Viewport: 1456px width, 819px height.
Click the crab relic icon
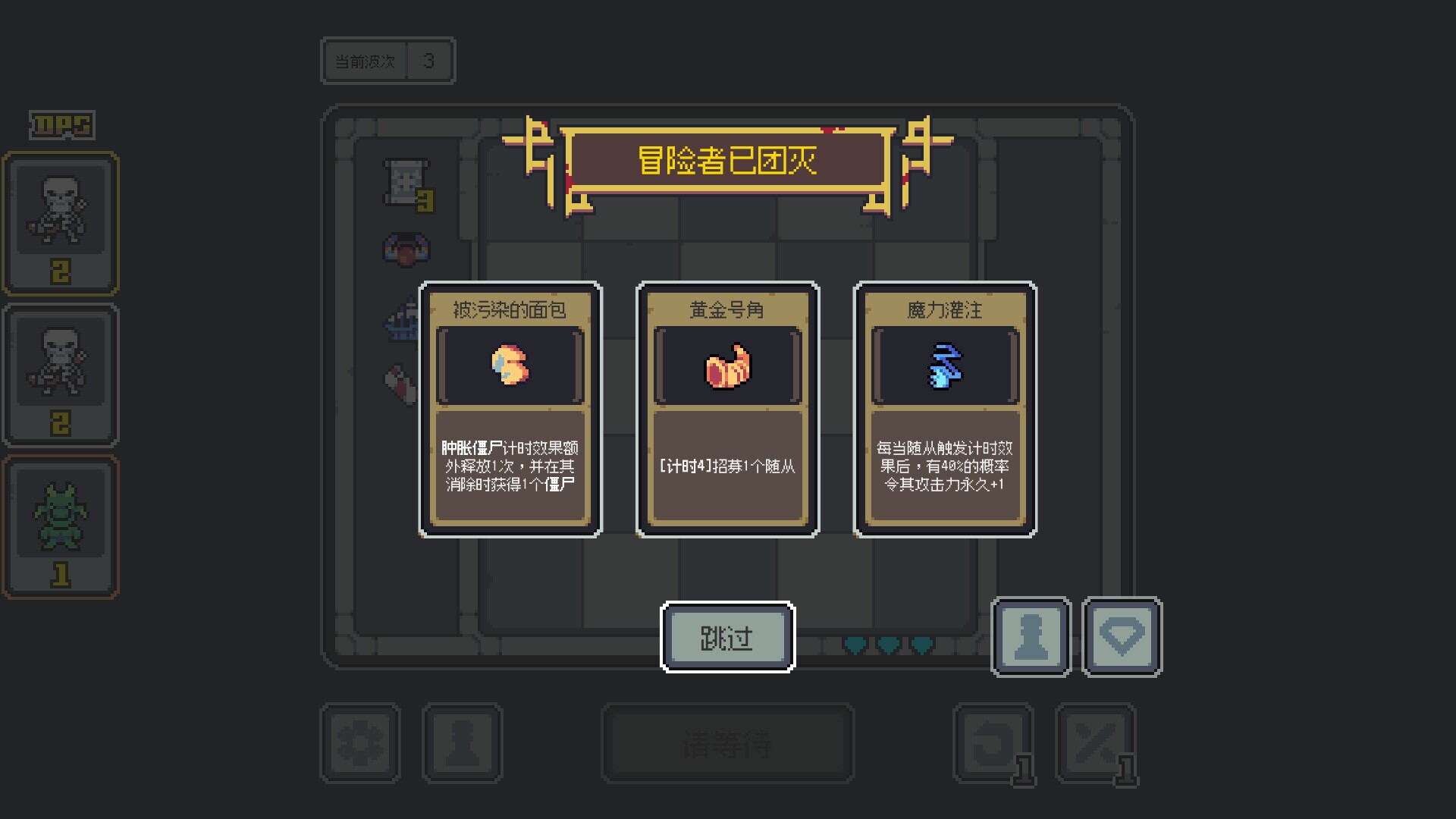[406, 250]
